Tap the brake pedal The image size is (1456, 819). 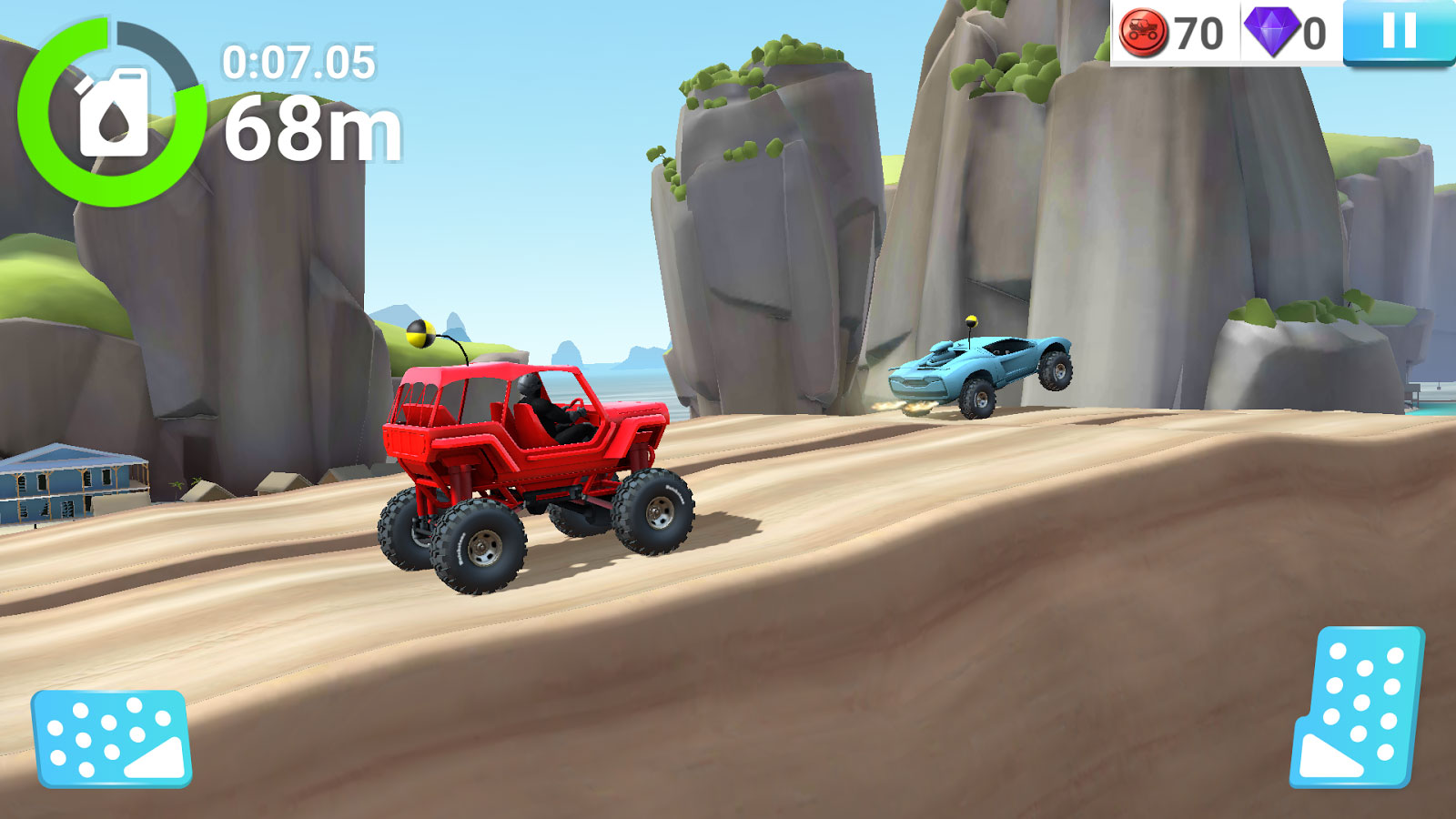111,738
